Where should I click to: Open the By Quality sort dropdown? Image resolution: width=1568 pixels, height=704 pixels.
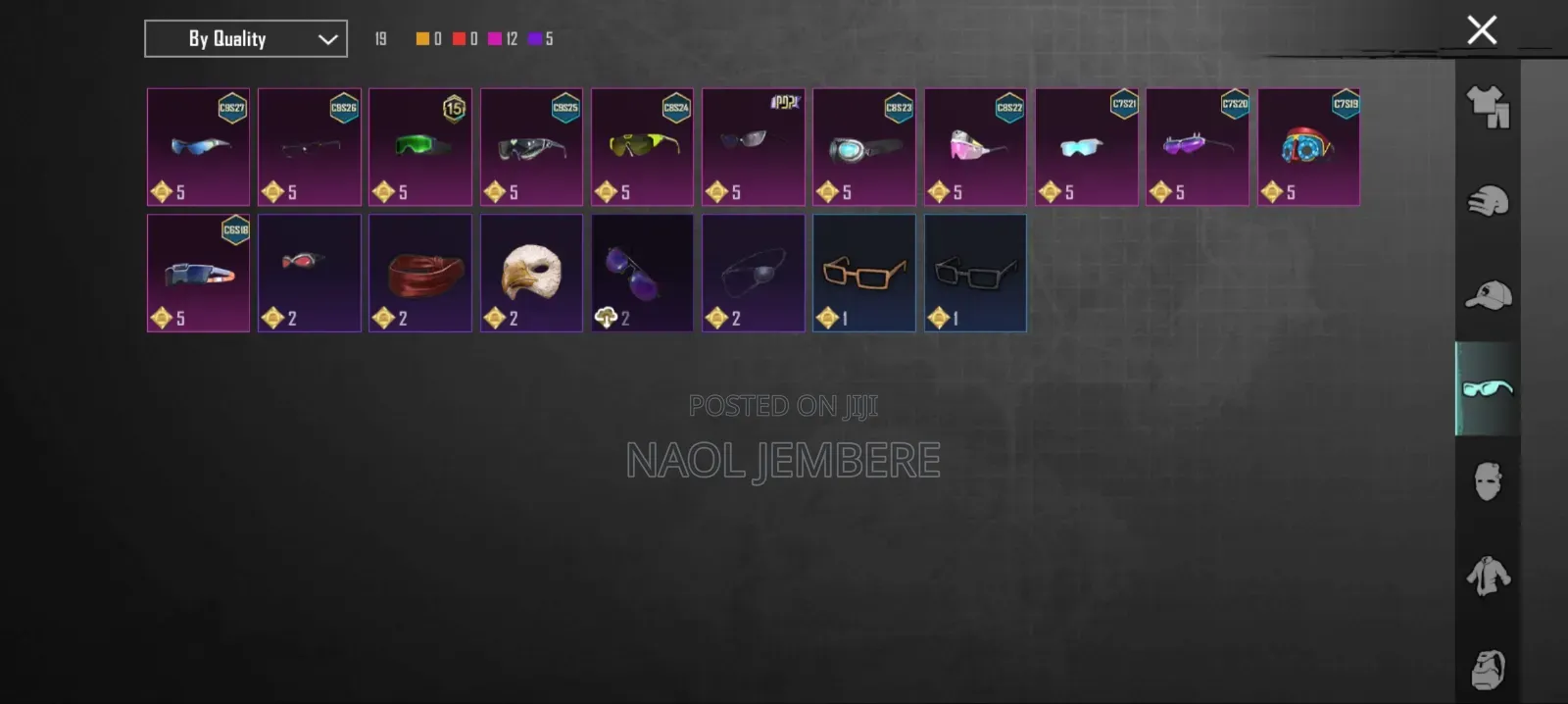[245, 39]
